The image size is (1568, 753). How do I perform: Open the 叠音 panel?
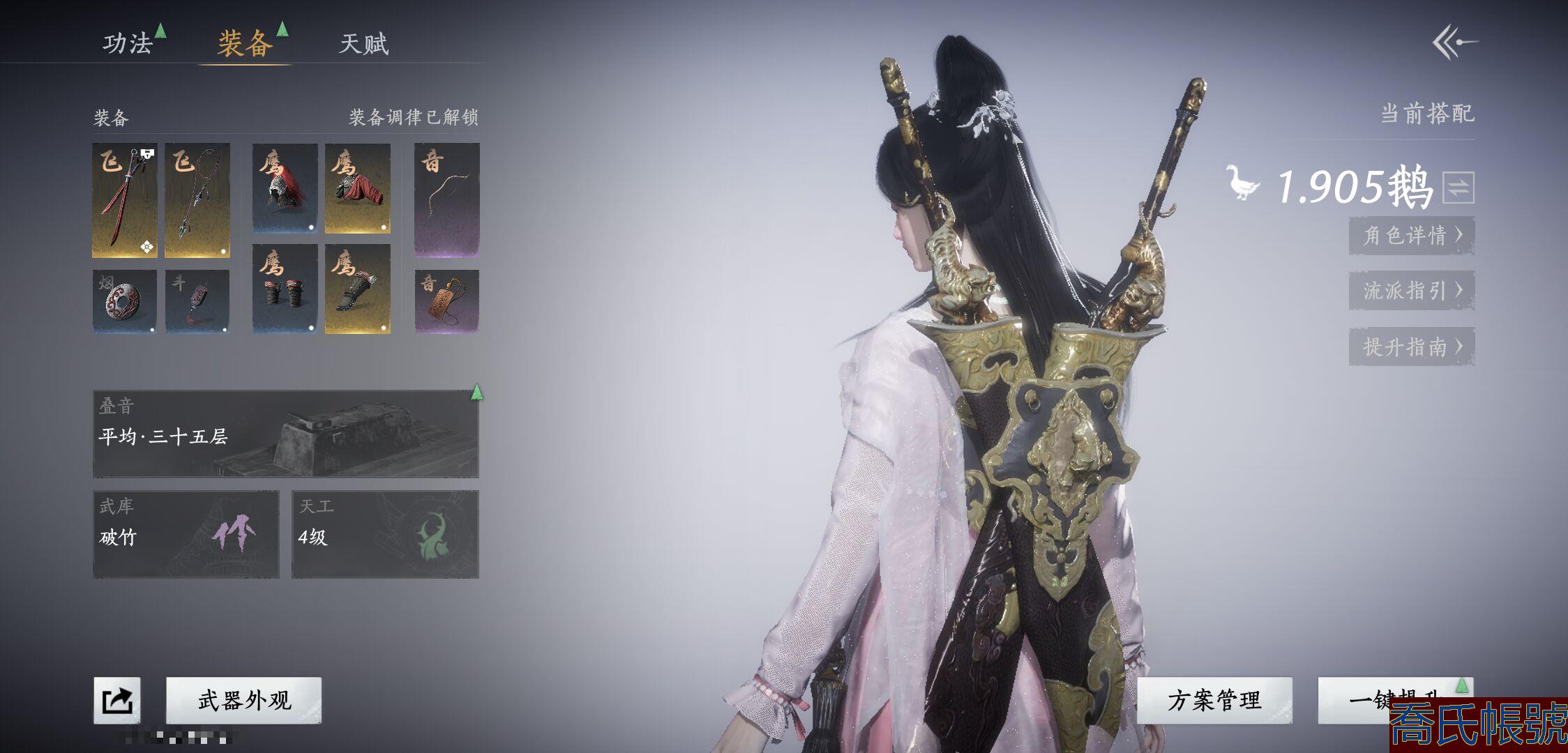click(x=286, y=434)
